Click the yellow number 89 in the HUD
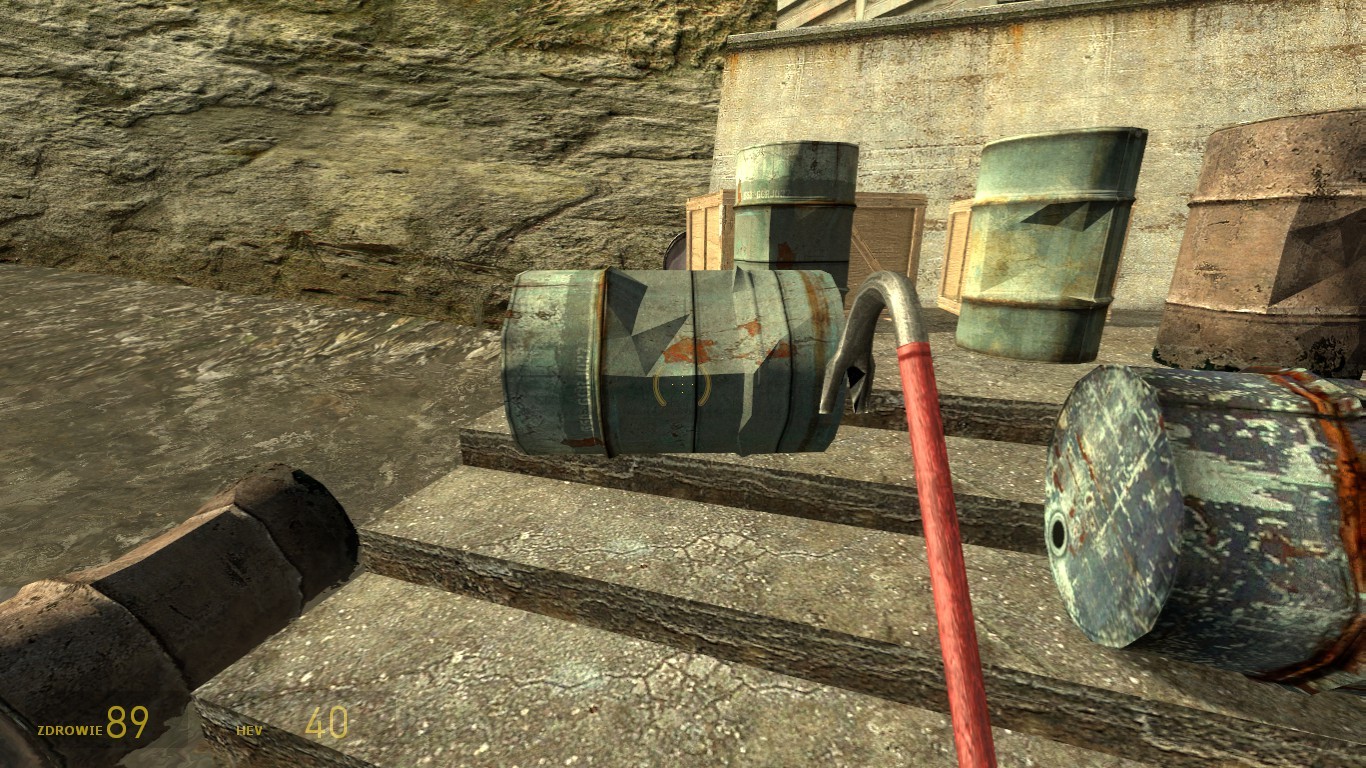The height and width of the screenshot is (768, 1366). point(125,722)
